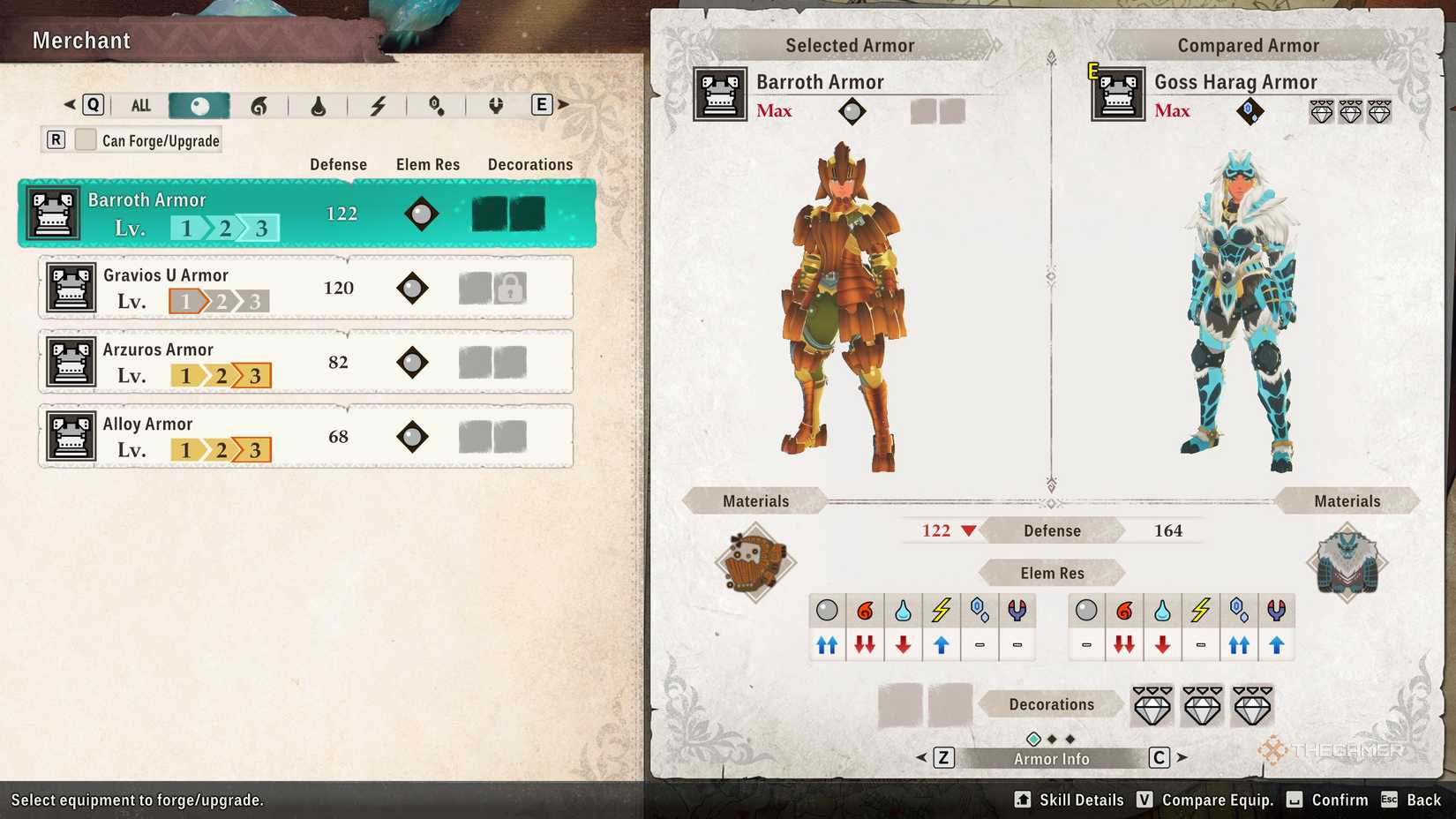Open the Goss Harag Armor materials thumbnail

(x=1348, y=562)
